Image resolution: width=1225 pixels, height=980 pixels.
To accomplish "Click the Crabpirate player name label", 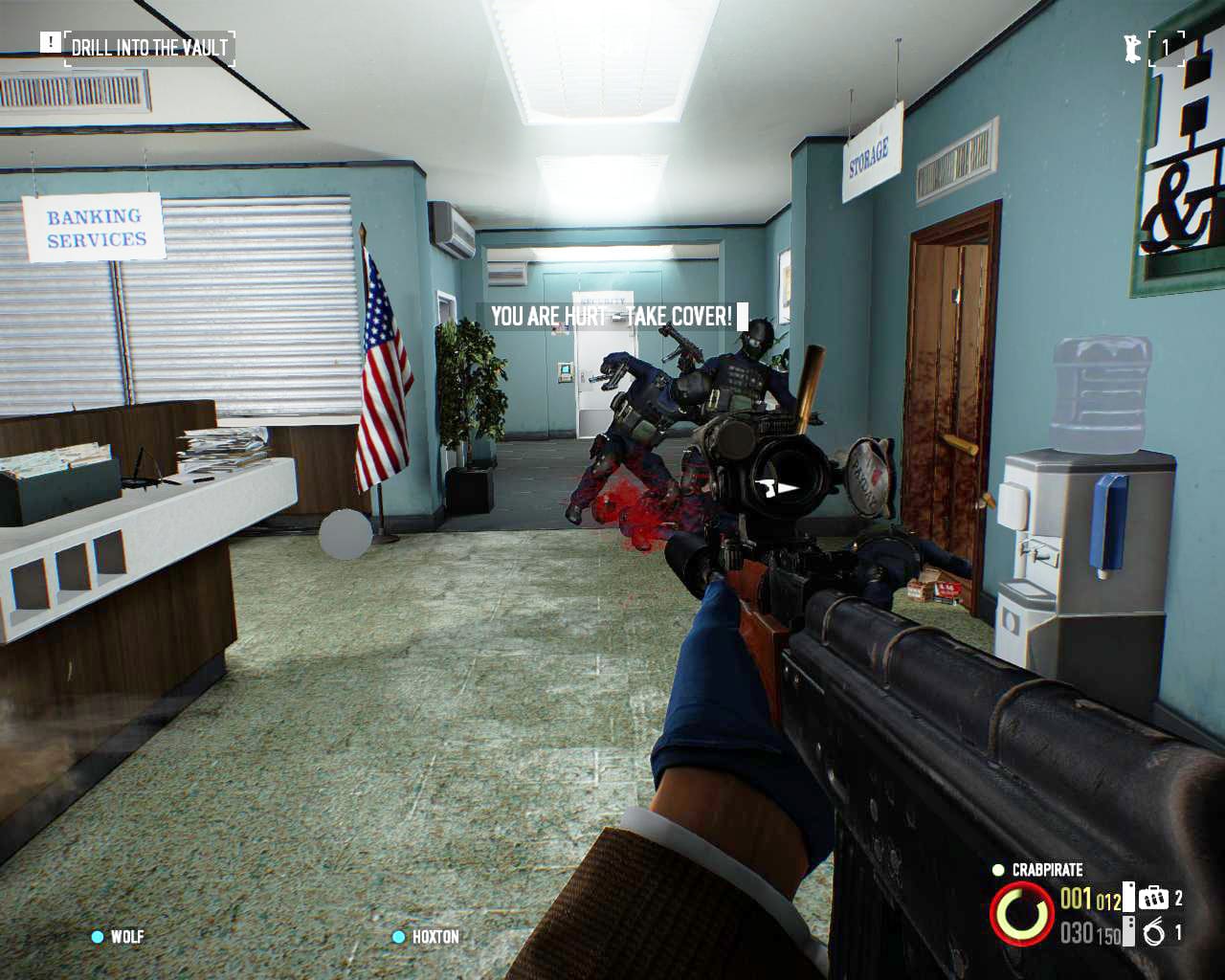I will [x=1047, y=870].
